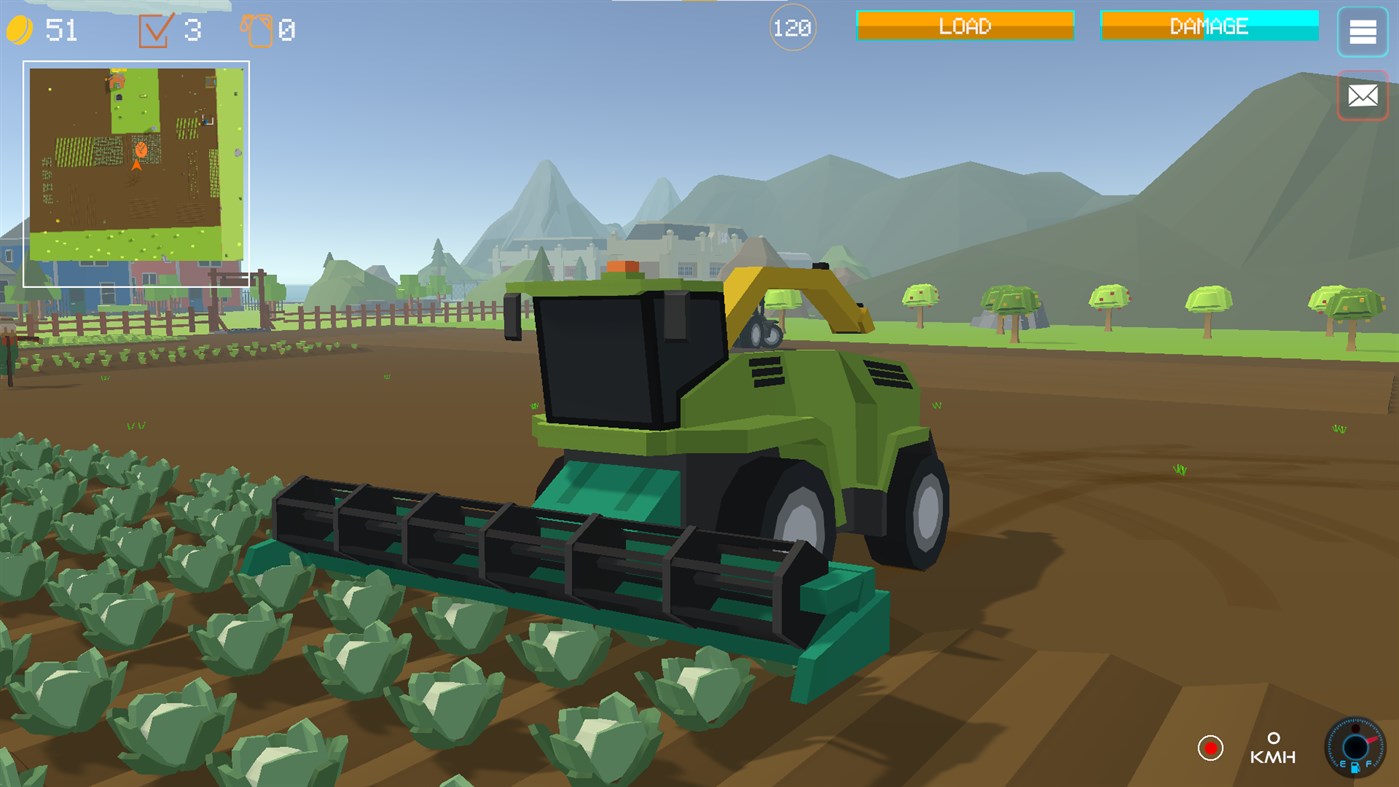Click the 120 speed limit badge

pyautogui.click(x=791, y=26)
